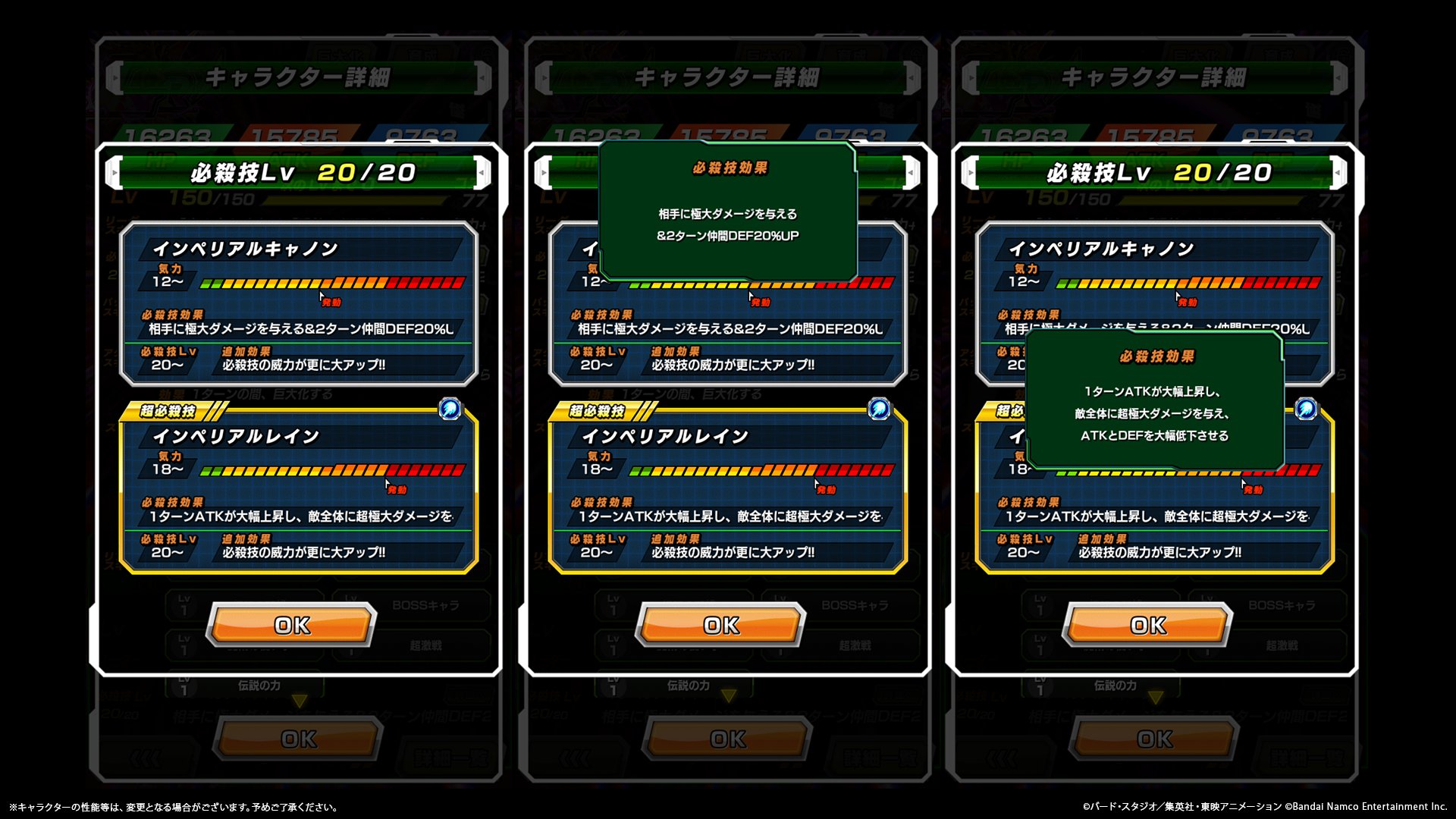Click OK in the panel showing the ATK大幅上昇 popup

point(1147,625)
